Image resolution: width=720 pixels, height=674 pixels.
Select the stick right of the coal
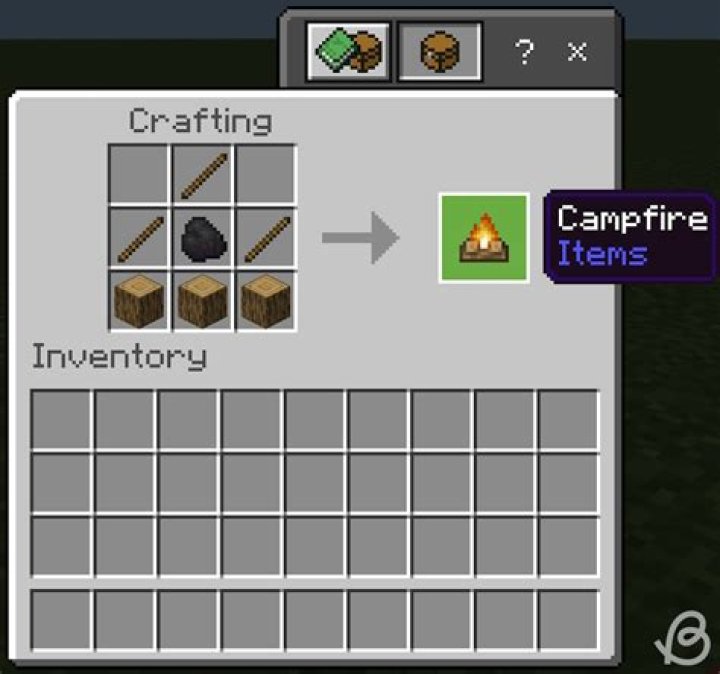click(266, 238)
